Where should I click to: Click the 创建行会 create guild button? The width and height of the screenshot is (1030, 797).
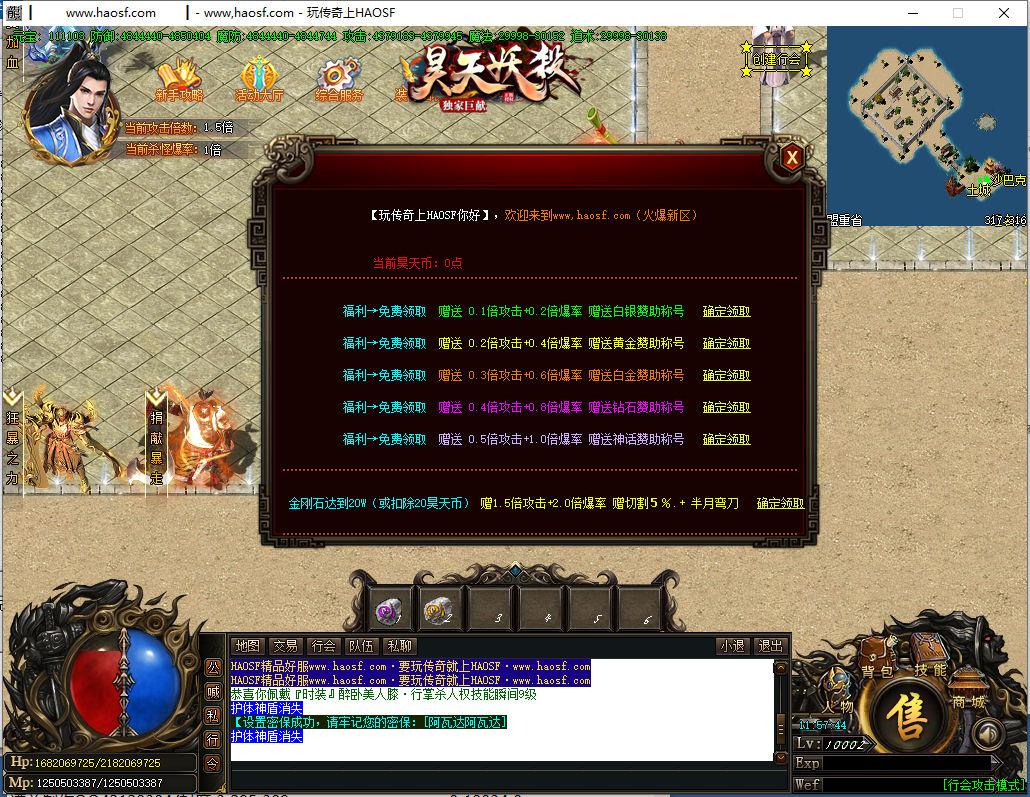[x=776, y=60]
